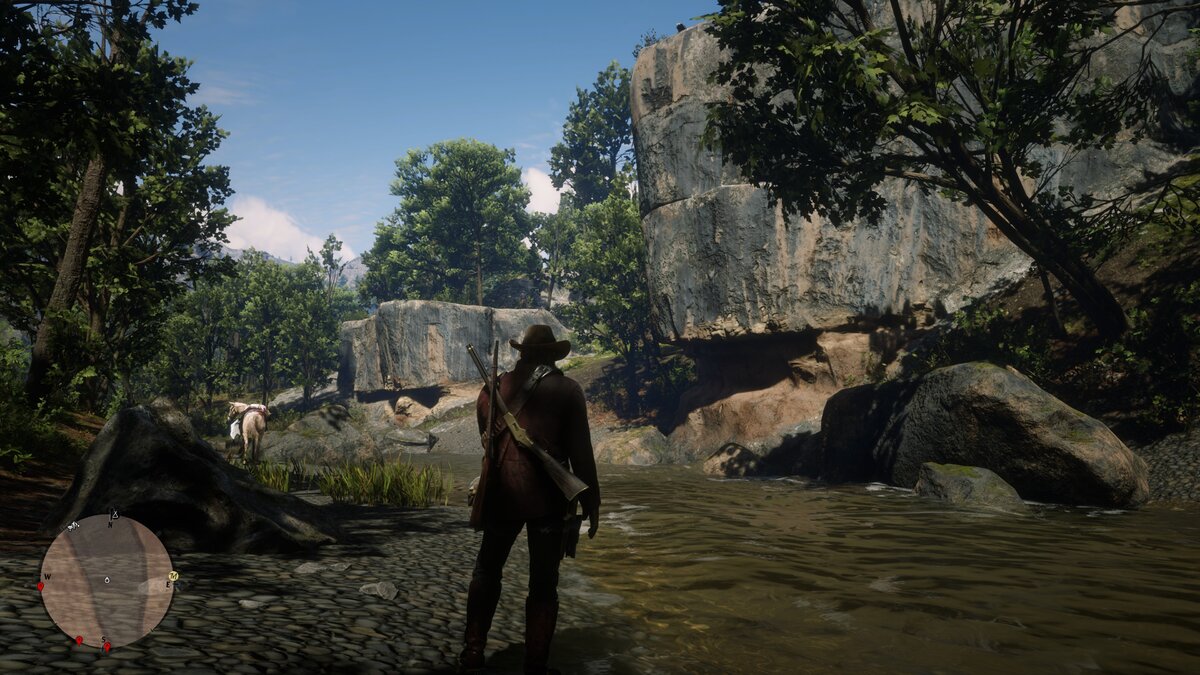Click the player position marker on the minimap

pos(106,580)
